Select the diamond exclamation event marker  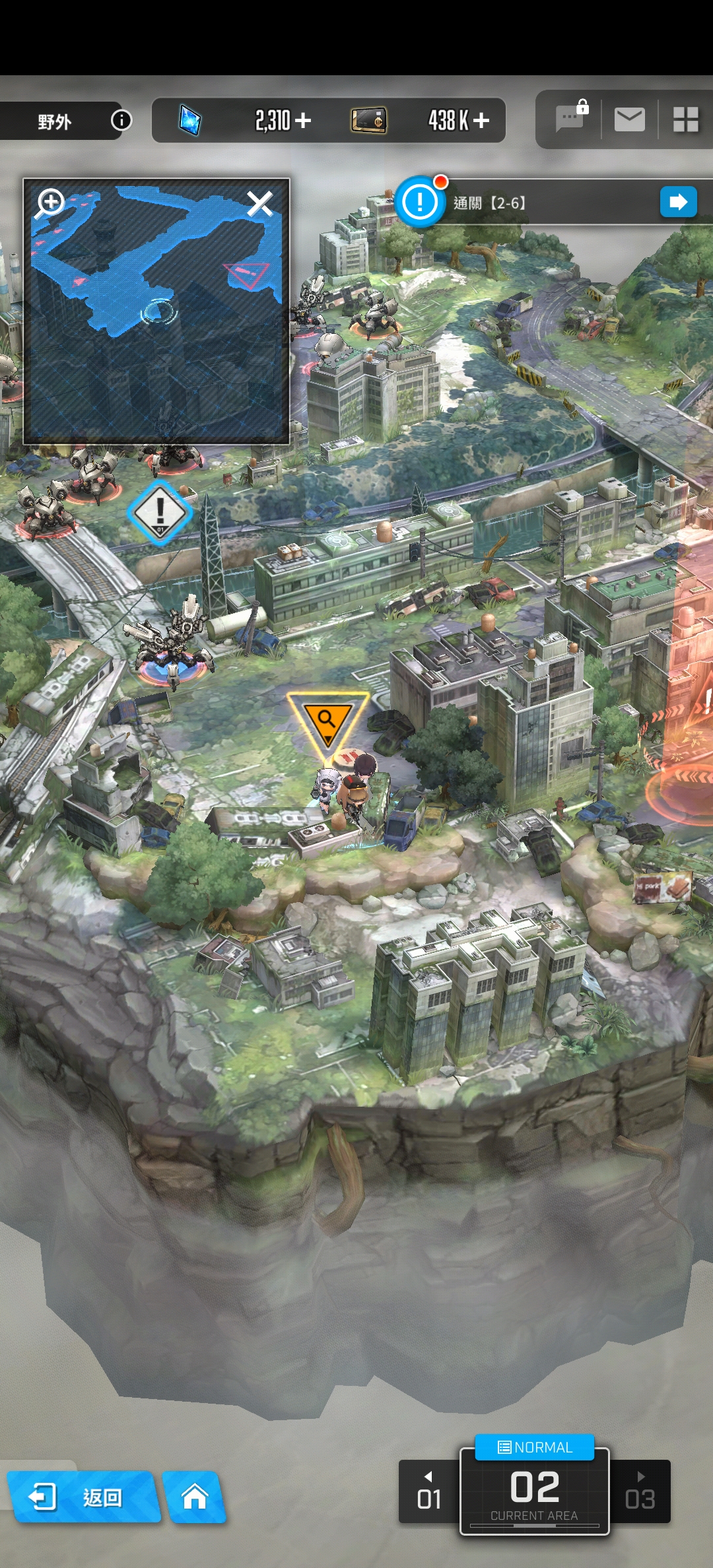coord(160,512)
